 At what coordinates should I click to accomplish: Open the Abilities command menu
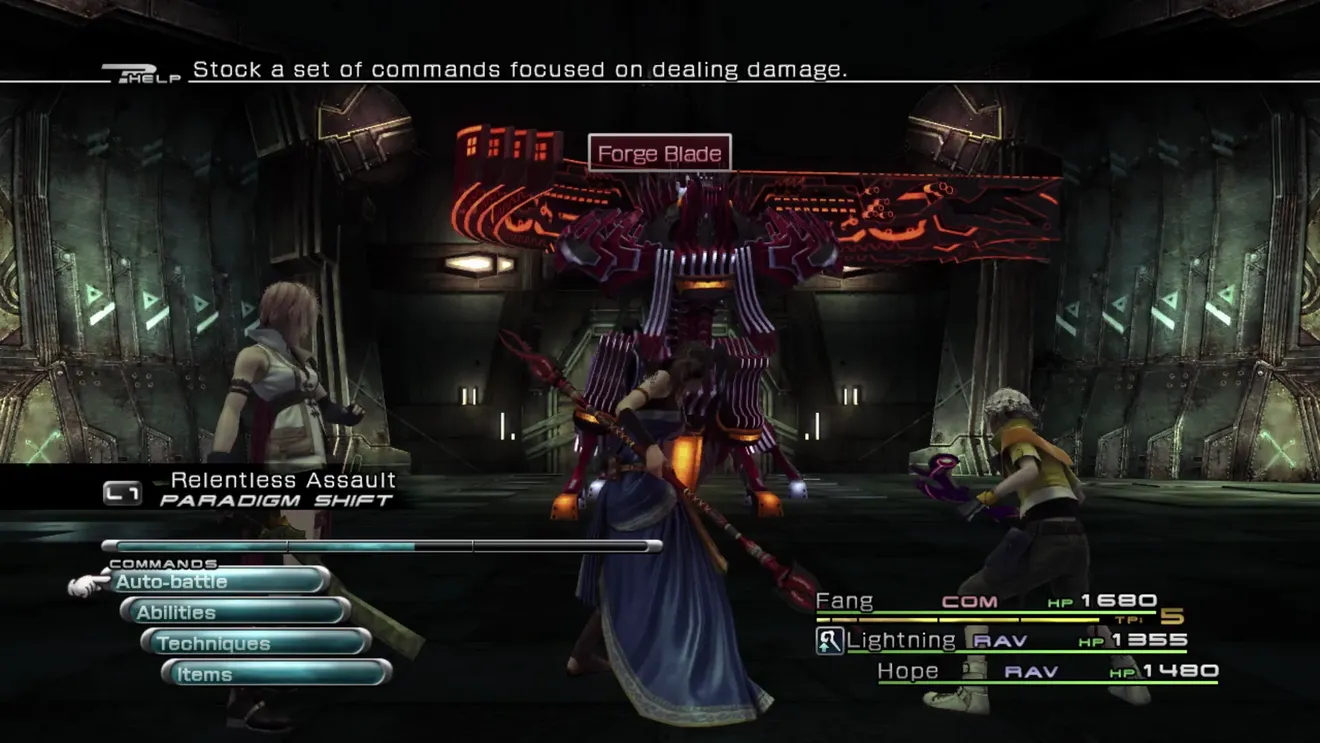235,612
